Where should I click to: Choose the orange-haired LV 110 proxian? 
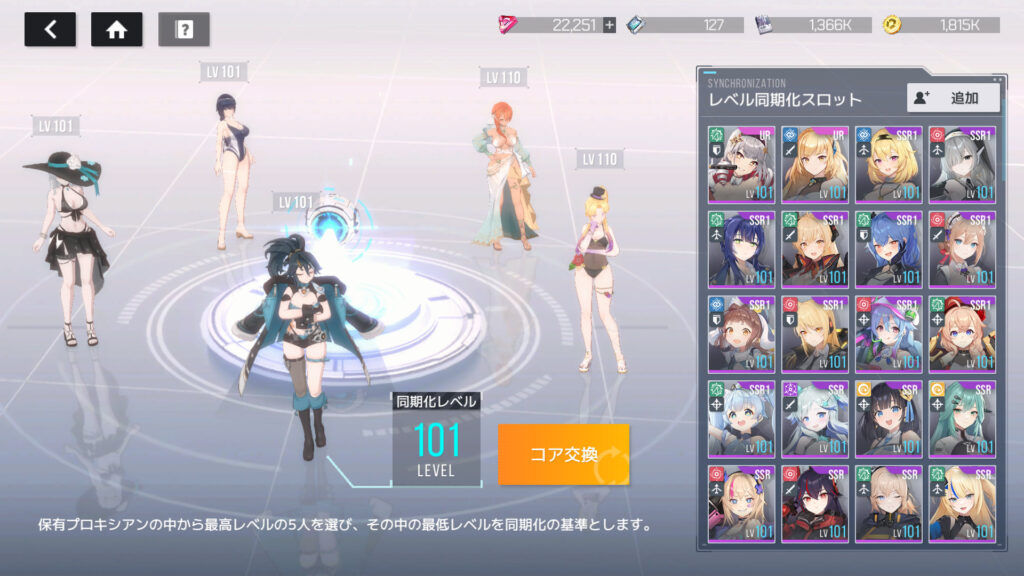pyautogui.click(x=510, y=170)
